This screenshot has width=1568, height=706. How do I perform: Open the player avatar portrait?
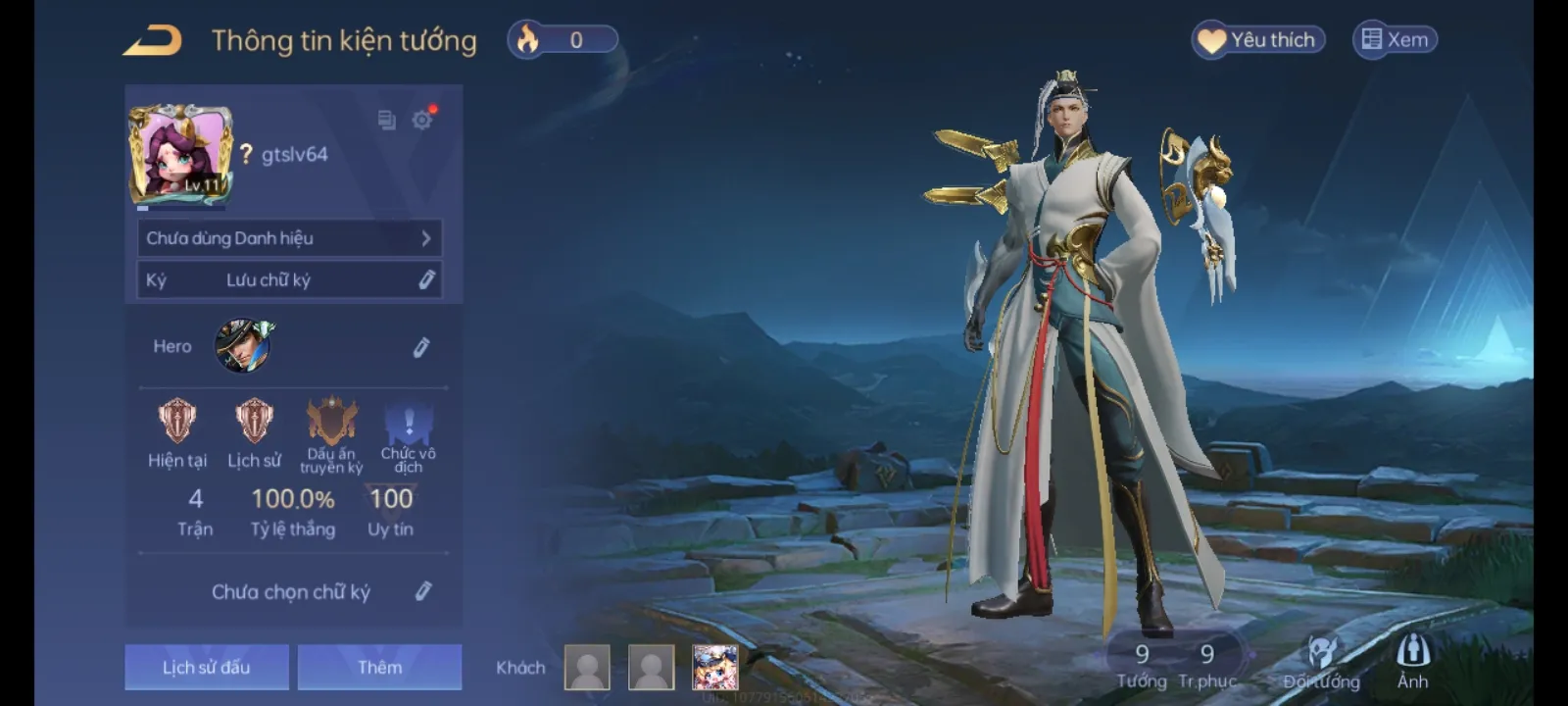(180, 154)
